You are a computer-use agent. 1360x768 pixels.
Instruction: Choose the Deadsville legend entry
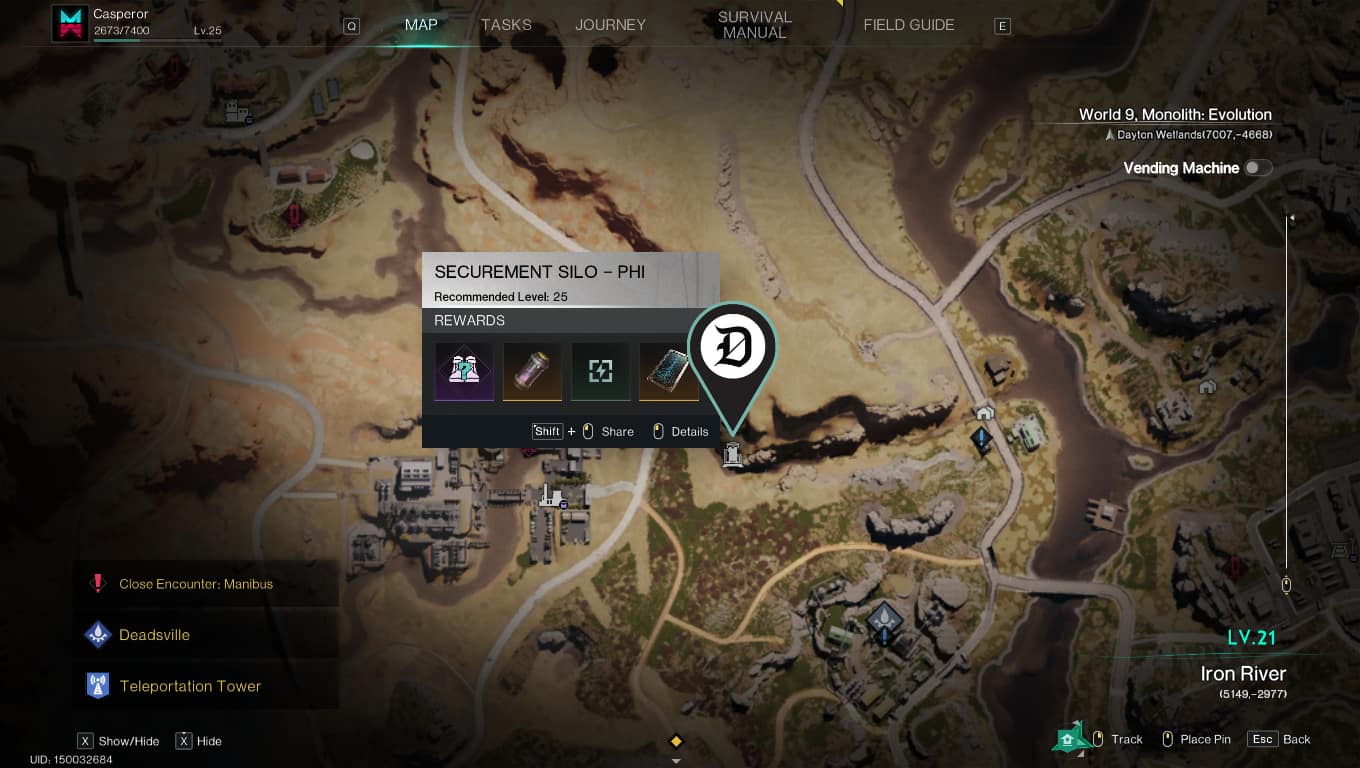pos(154,635)
